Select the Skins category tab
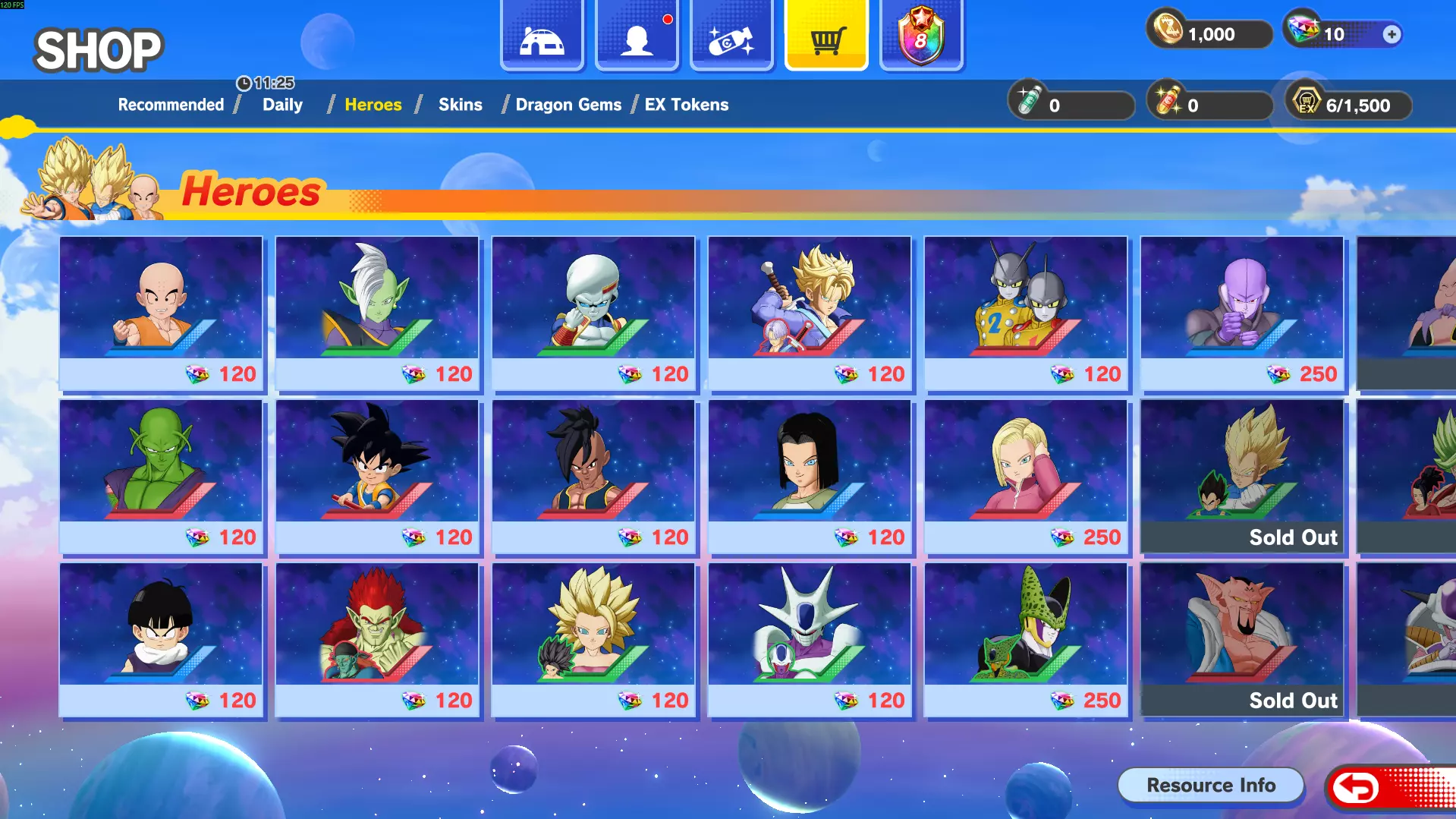This screenshot has width=1456, height=819. pyautogui.click(x=460, y=105)
